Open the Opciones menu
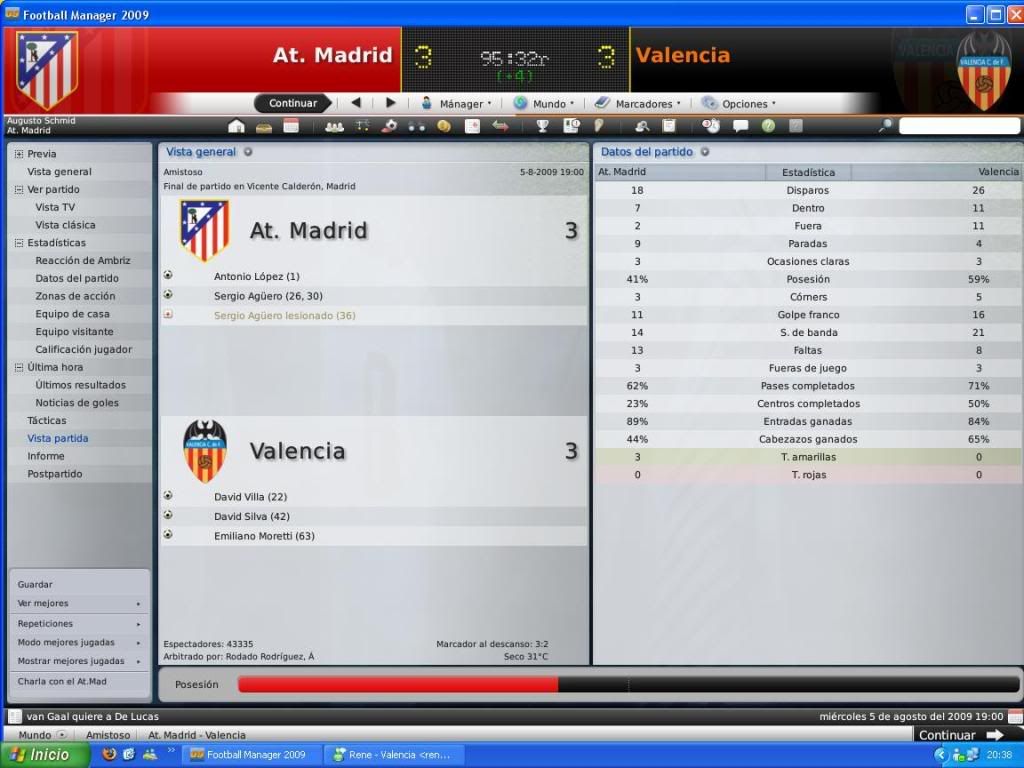The image size is (1024, 768). (739, 103)
